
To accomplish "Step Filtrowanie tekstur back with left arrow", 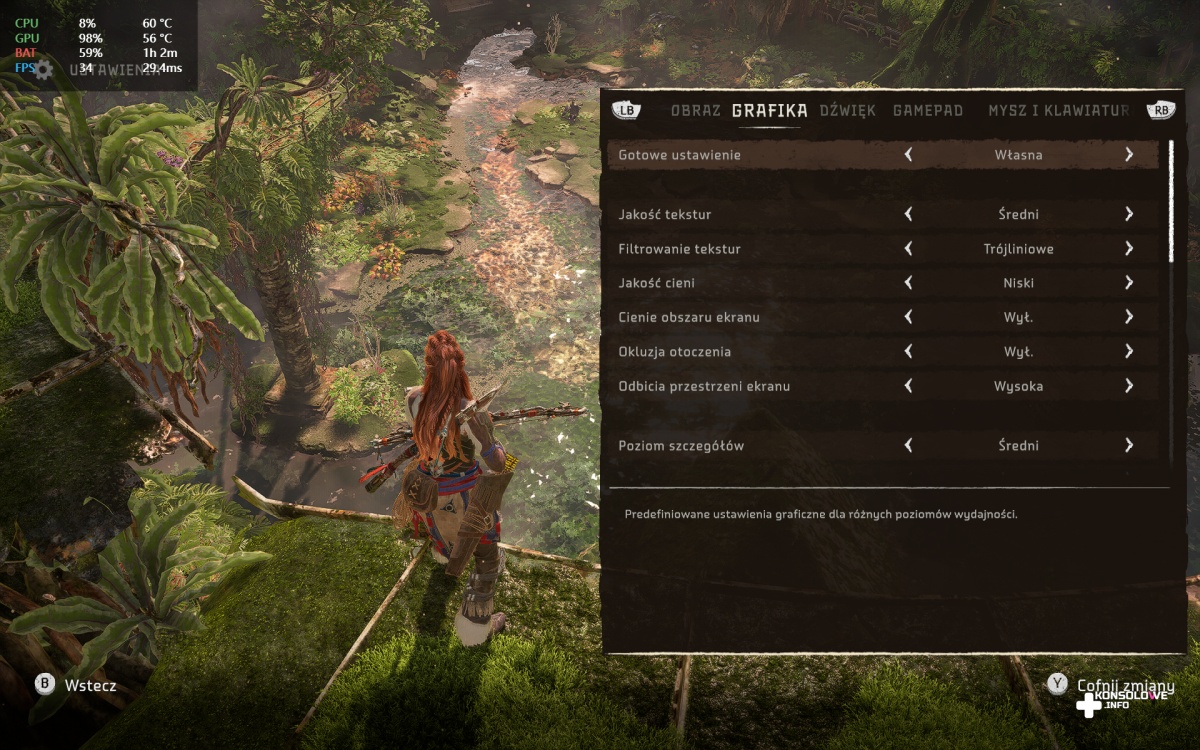I will [908, 248].
